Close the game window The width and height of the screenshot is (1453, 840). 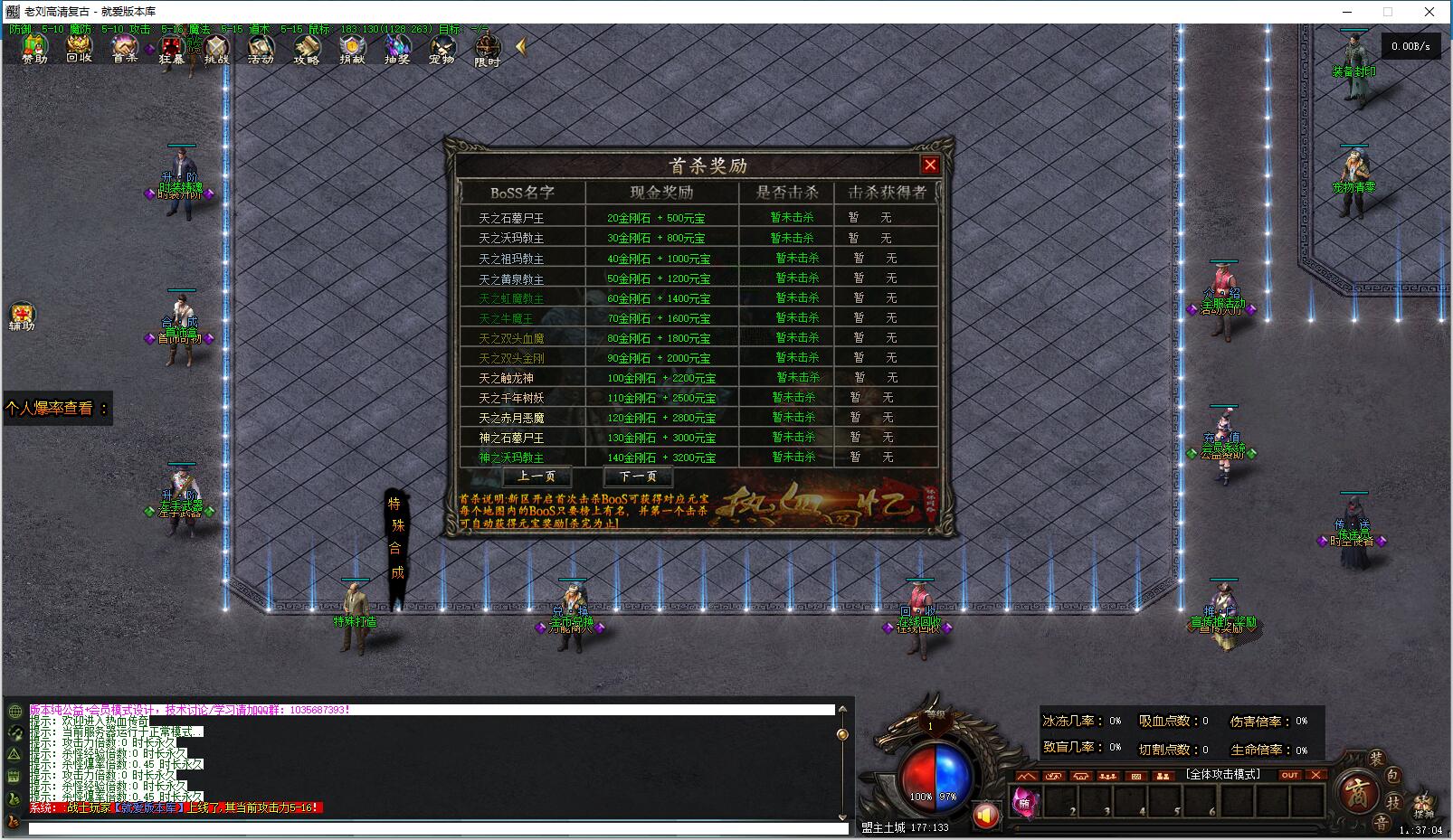1429,12
